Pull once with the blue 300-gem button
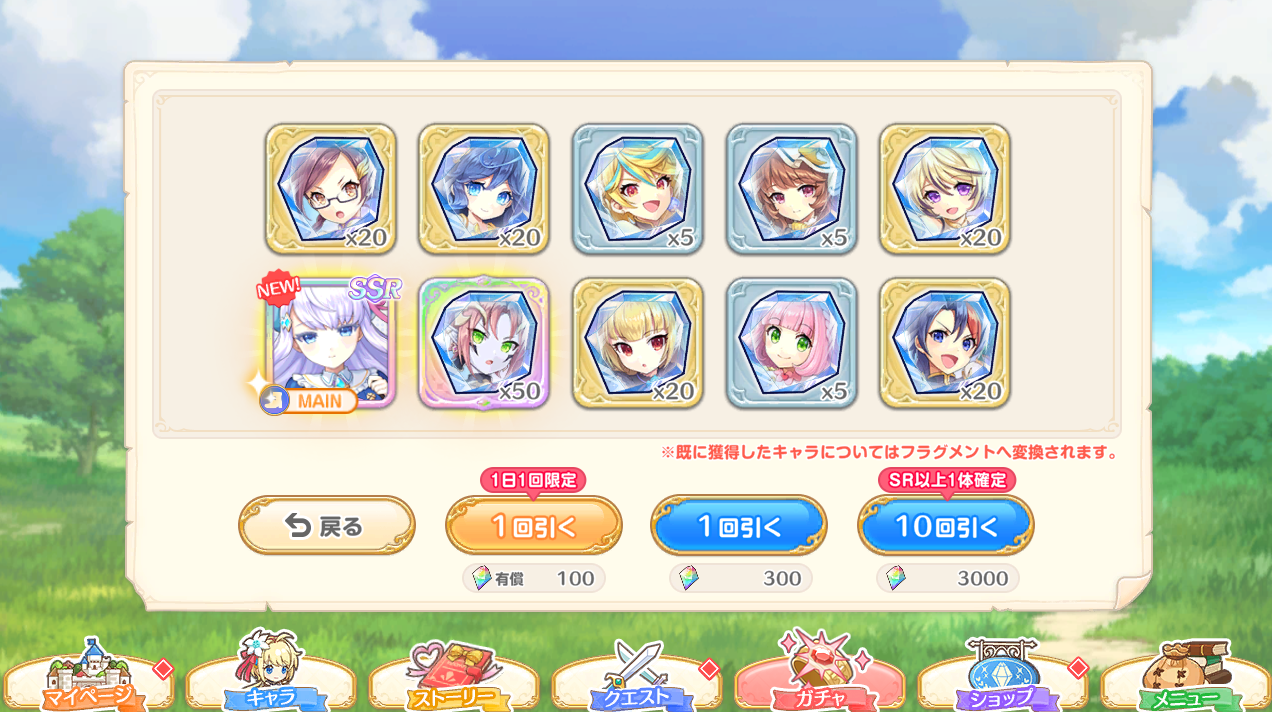The image size is (1272, 712). point(739,526)
